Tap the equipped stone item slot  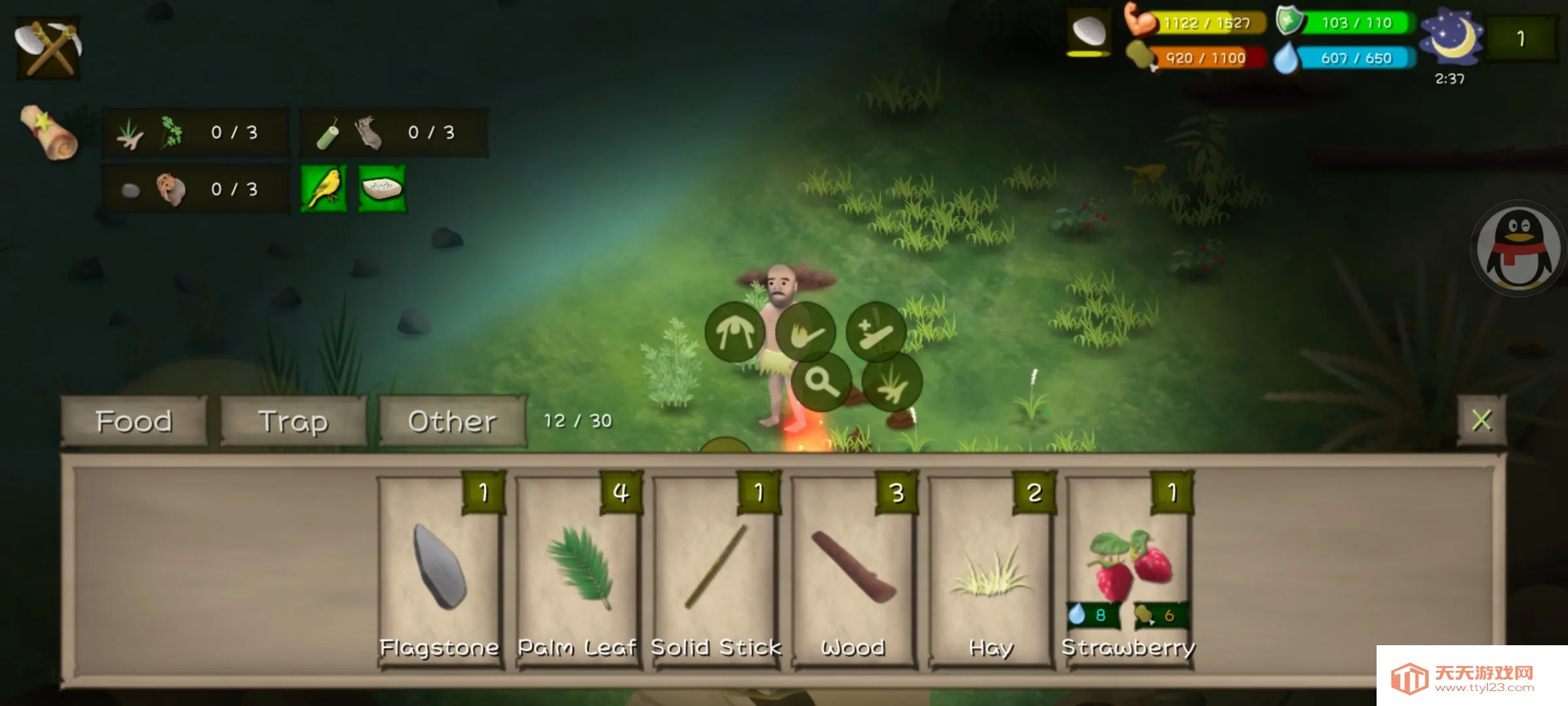coord(1089,31)
